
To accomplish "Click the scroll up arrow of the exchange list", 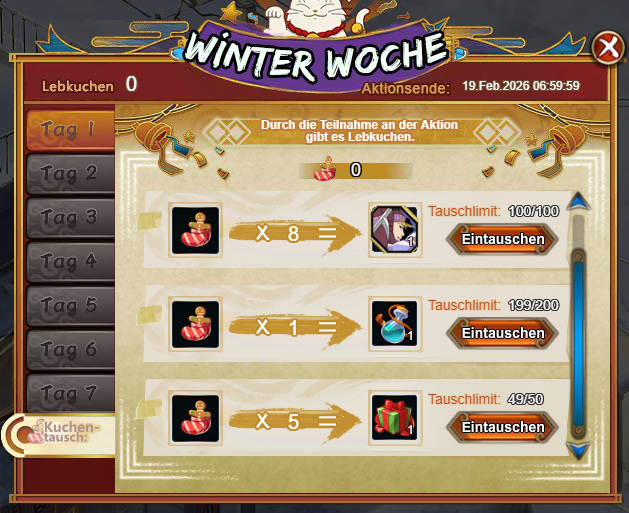I will click(x=577, y=204).
